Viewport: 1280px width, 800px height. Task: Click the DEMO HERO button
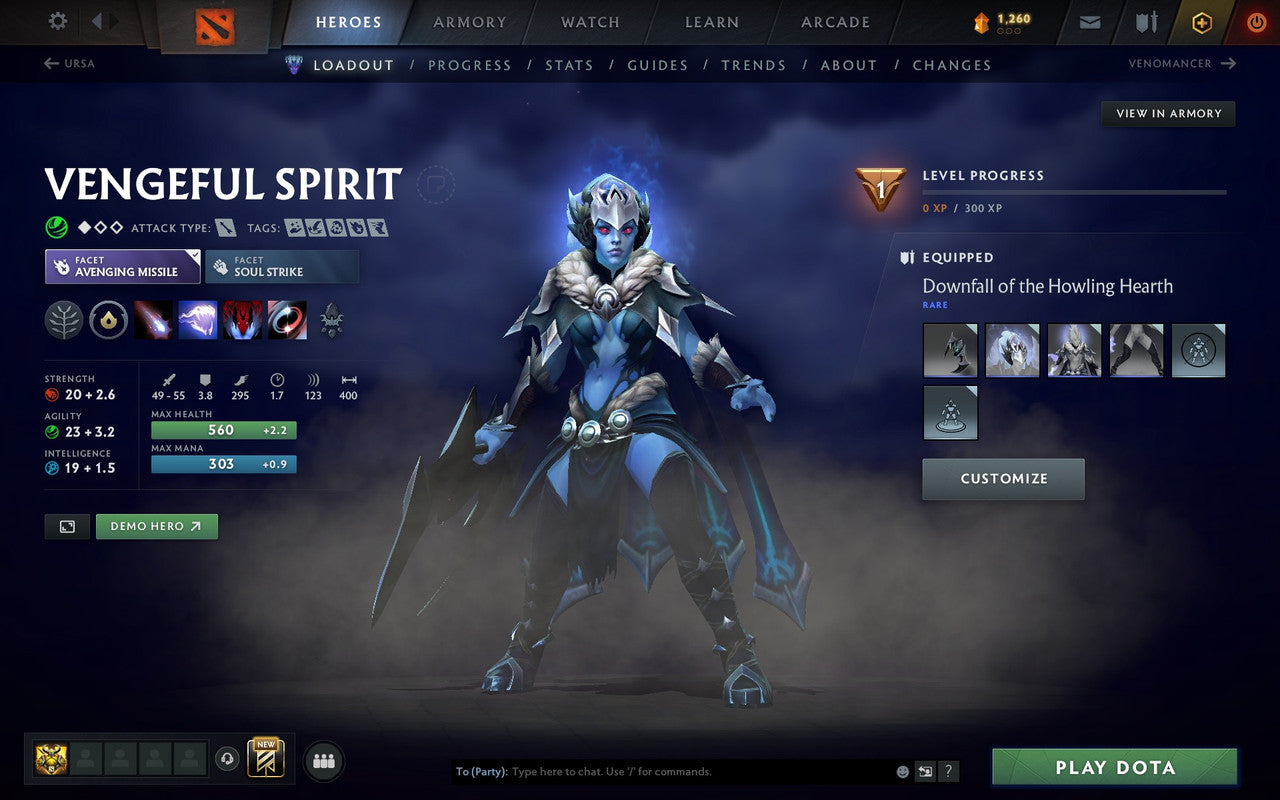point(156,526)
